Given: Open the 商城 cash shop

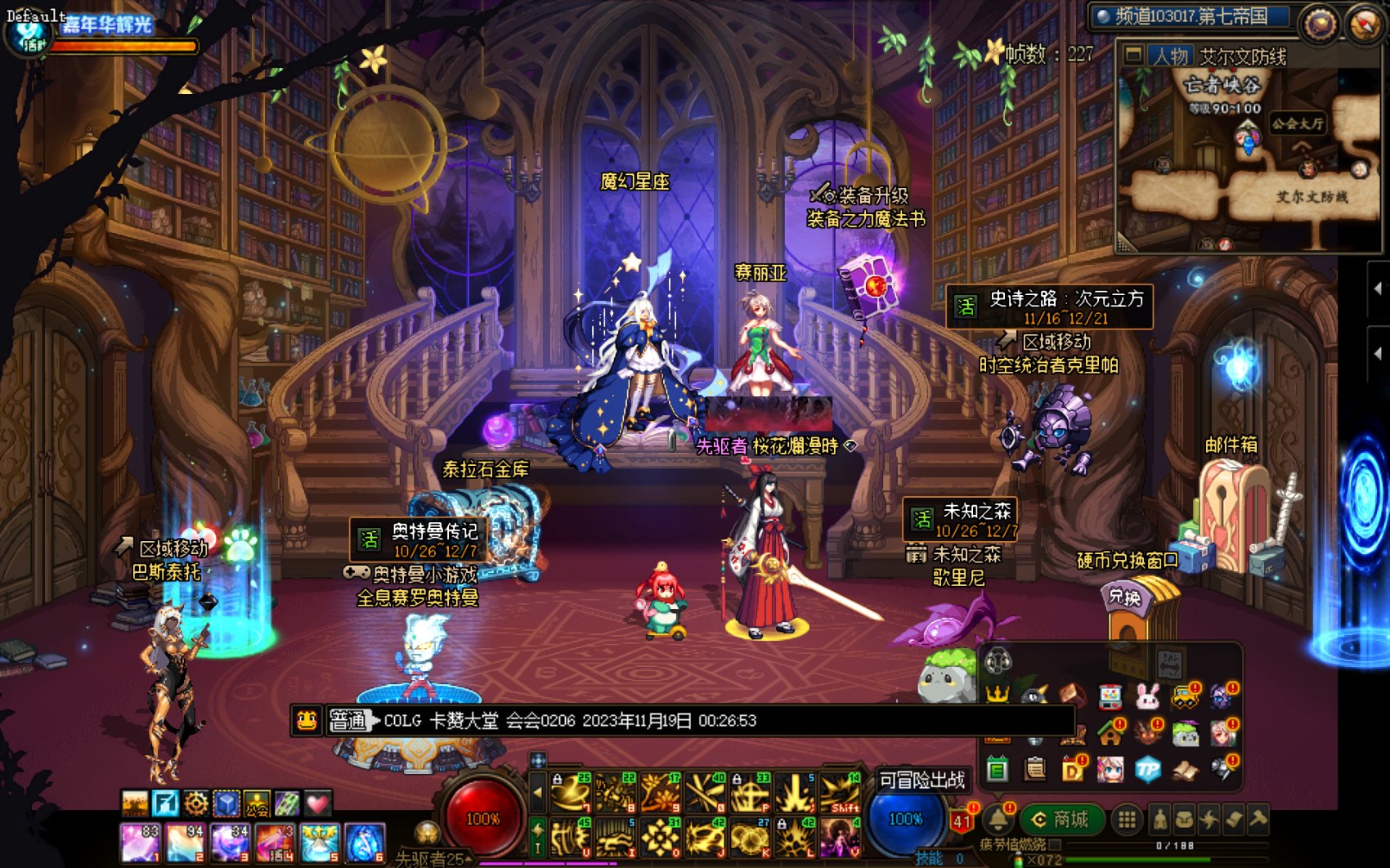Looking at the screenshot, I should click(x=1061, y=819).
